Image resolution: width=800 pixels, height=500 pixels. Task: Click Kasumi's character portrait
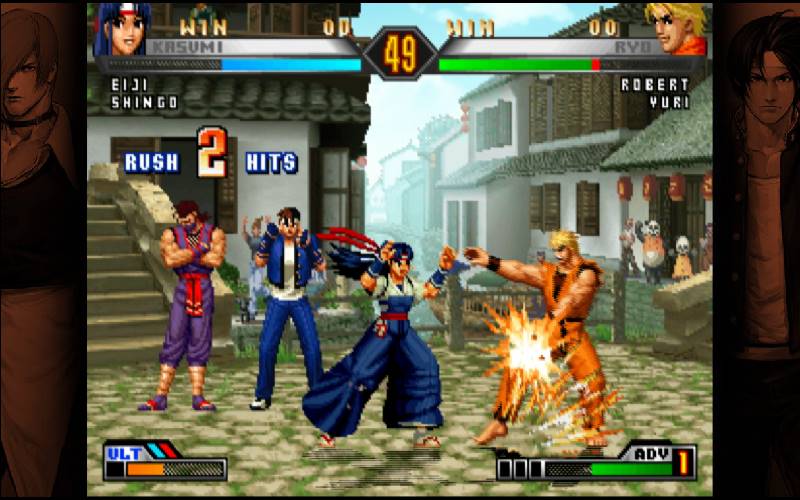(x=117, y=28)
